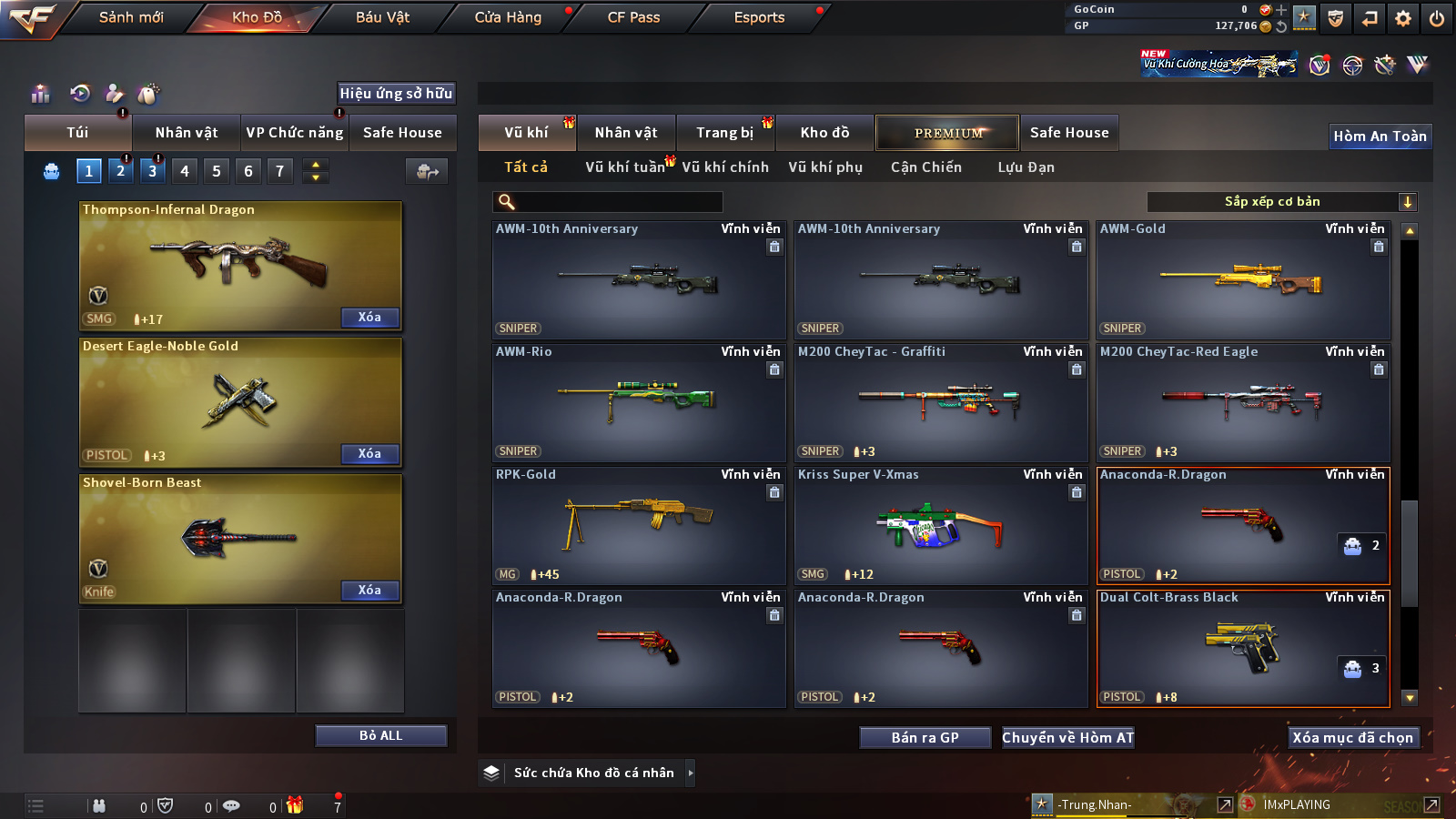Viewport: 1456px width, 819px height.
Task: Sell selected item with Bán ra GP
Action: click(925, 738)
